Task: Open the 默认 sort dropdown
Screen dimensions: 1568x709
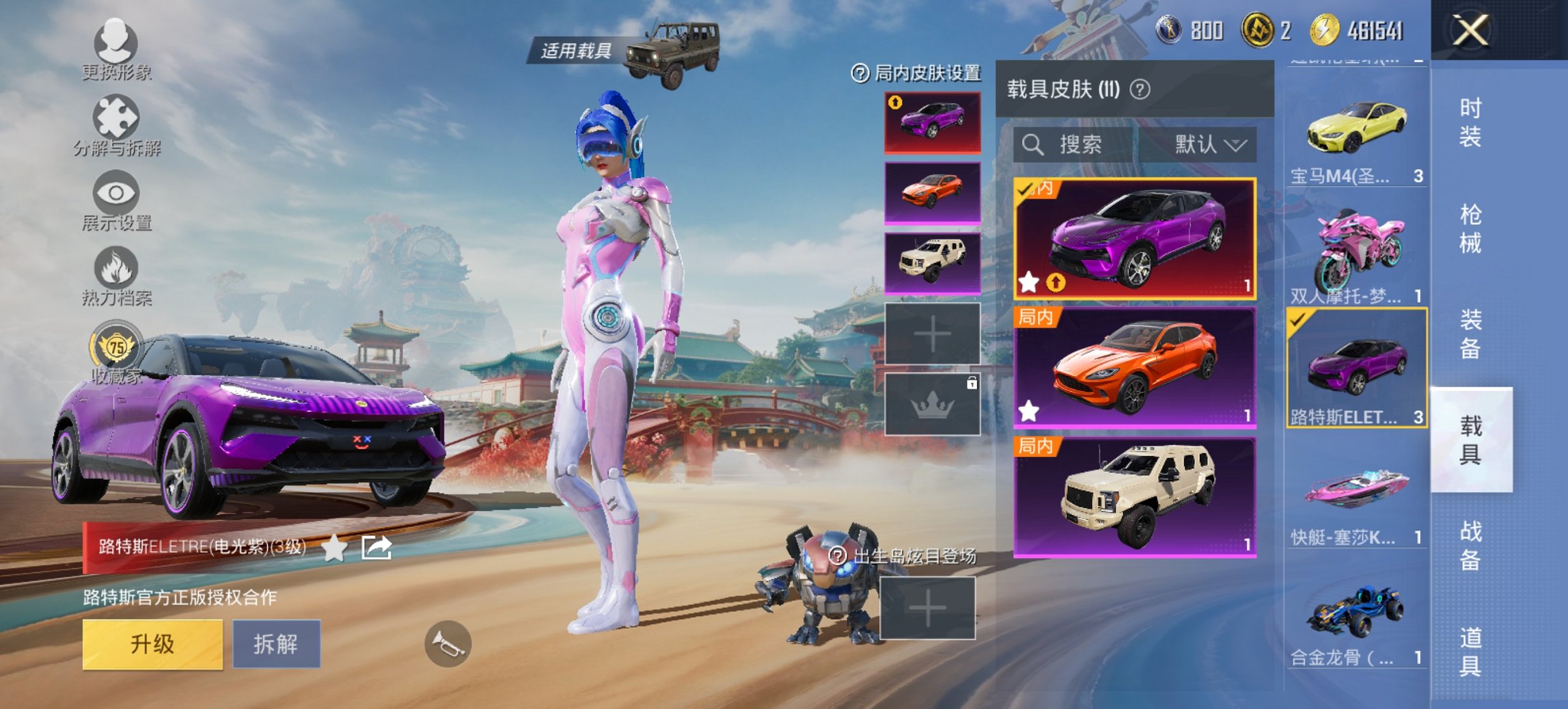Action: tap(1211, 146)
